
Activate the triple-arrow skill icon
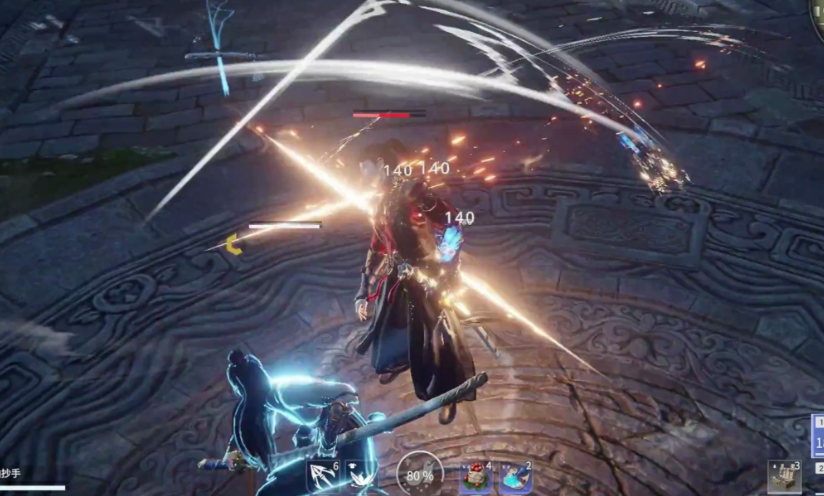(x=323, y=476)
